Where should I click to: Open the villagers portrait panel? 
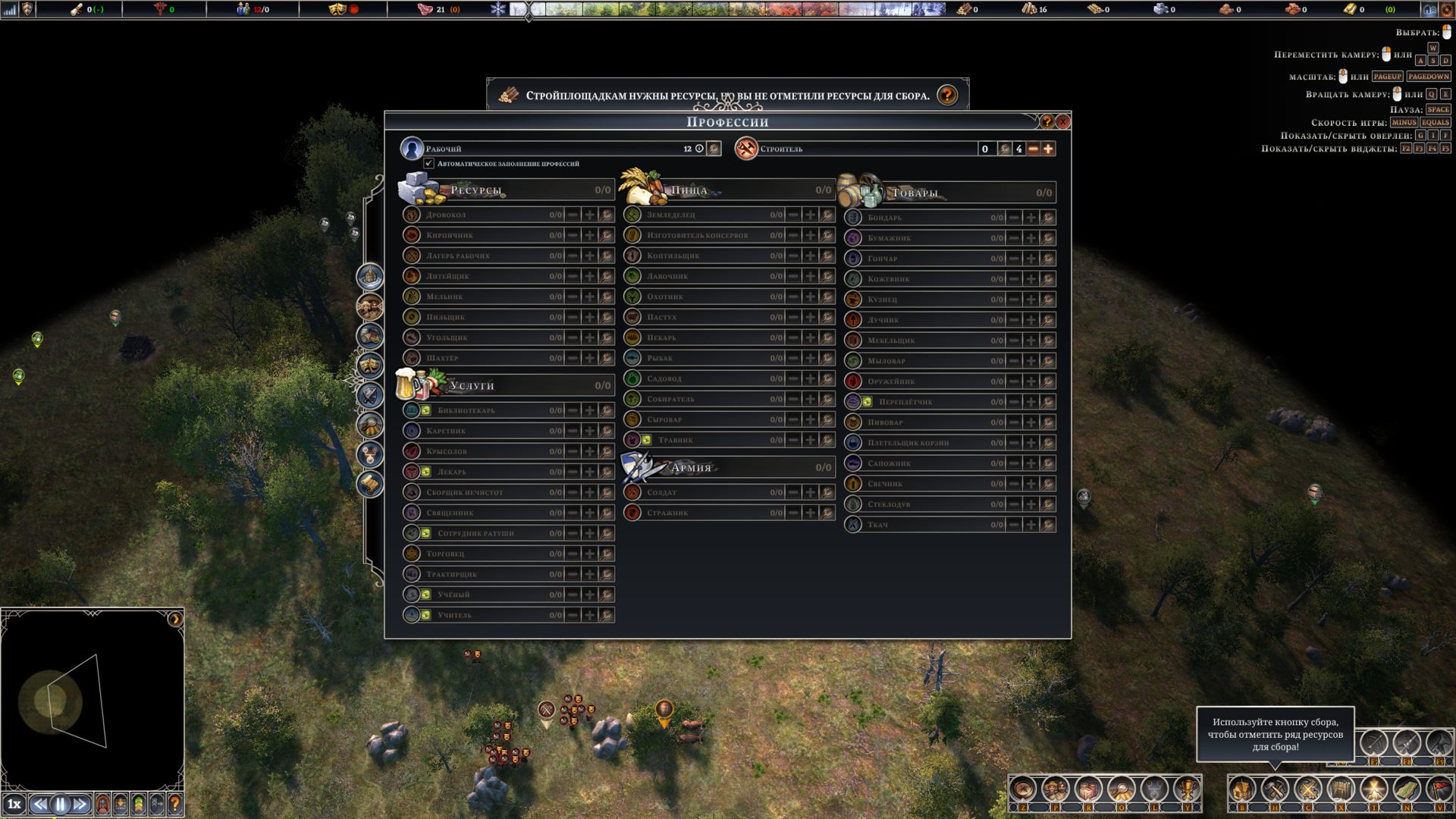(1055, 789)
